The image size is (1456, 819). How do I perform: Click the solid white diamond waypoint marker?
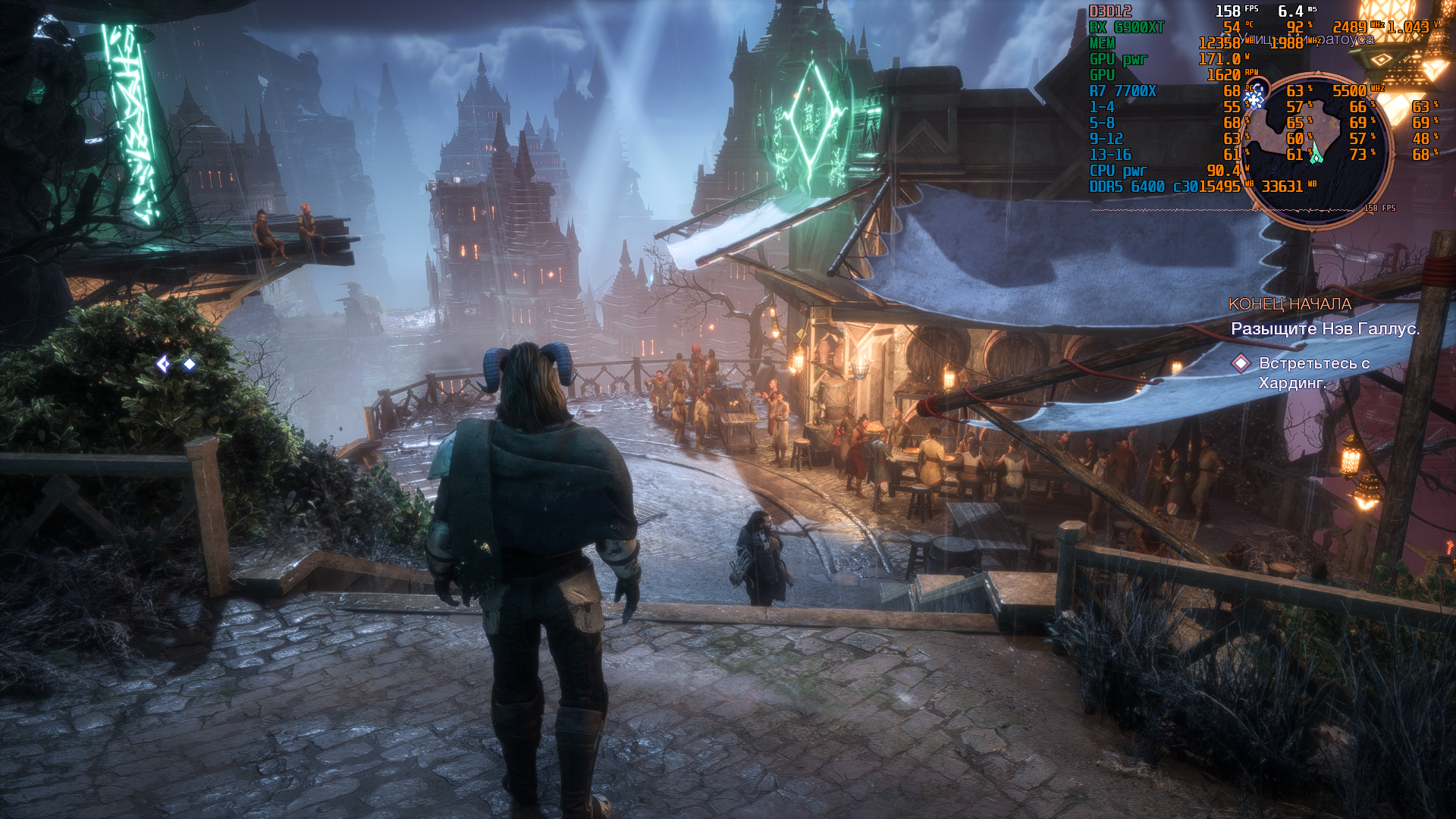point(190,365)
